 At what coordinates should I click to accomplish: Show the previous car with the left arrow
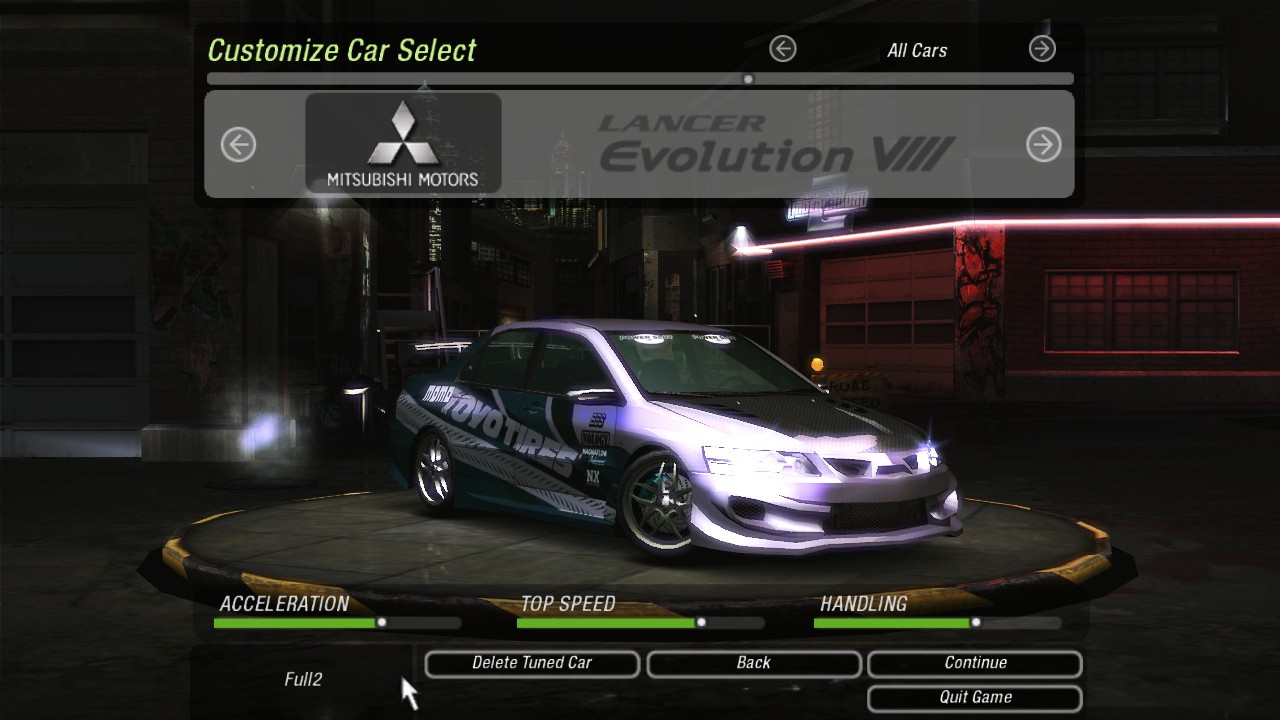[x=238, y=145]
